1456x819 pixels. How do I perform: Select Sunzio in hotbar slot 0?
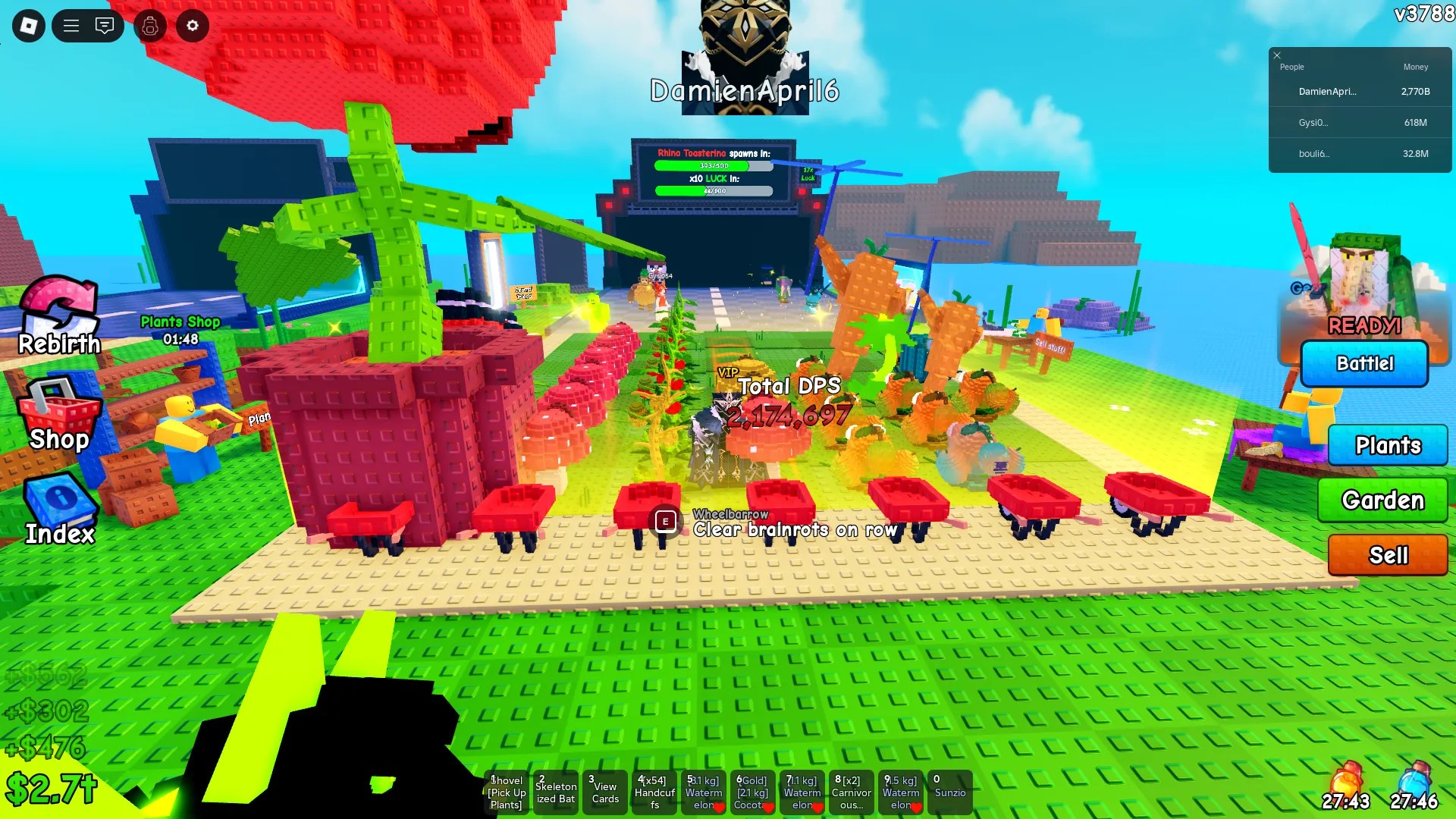[950, 792]
